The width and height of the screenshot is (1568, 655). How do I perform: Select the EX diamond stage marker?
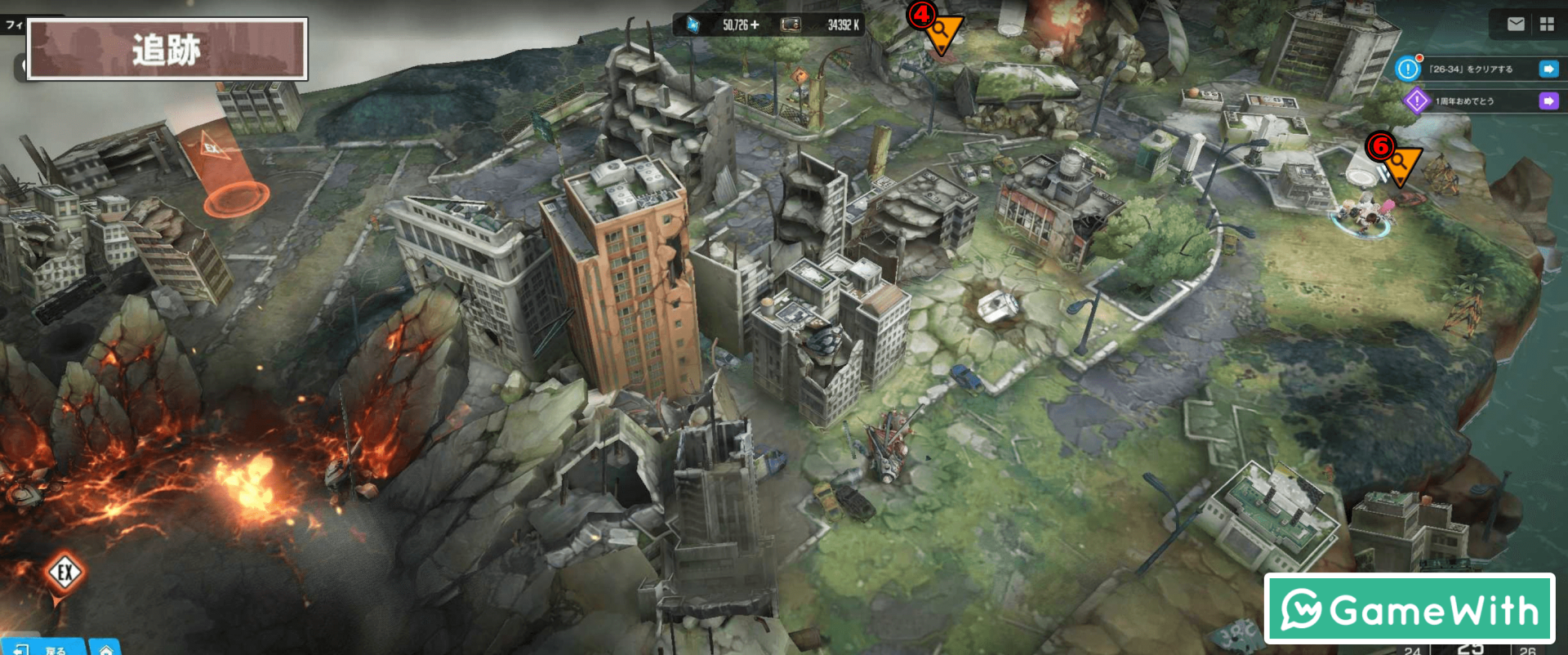[x=65, y=573]
